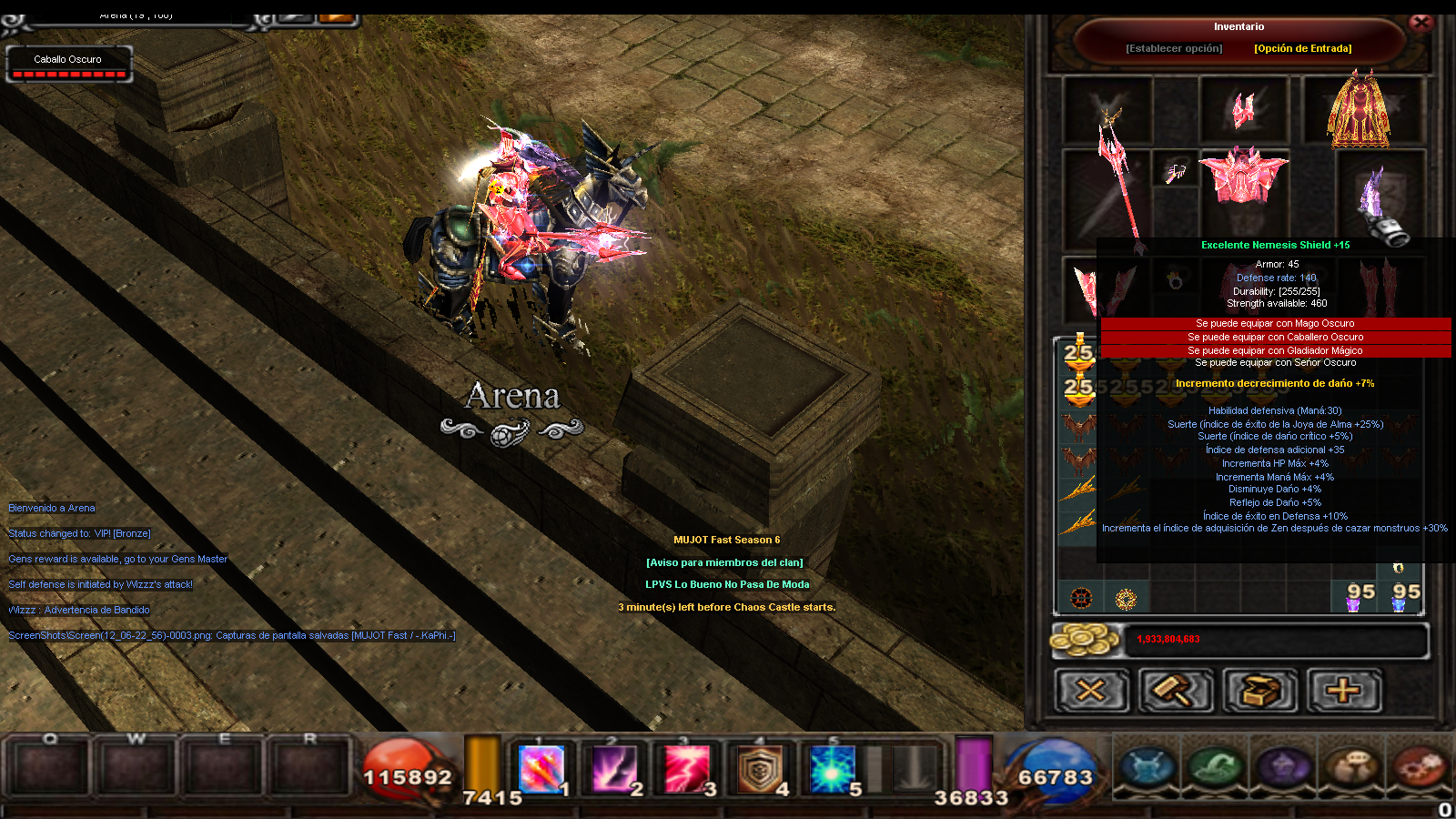Open the treasure chest store button
The height and width of the screenshot is (819, 1456).
click(x=1259, y=692)
